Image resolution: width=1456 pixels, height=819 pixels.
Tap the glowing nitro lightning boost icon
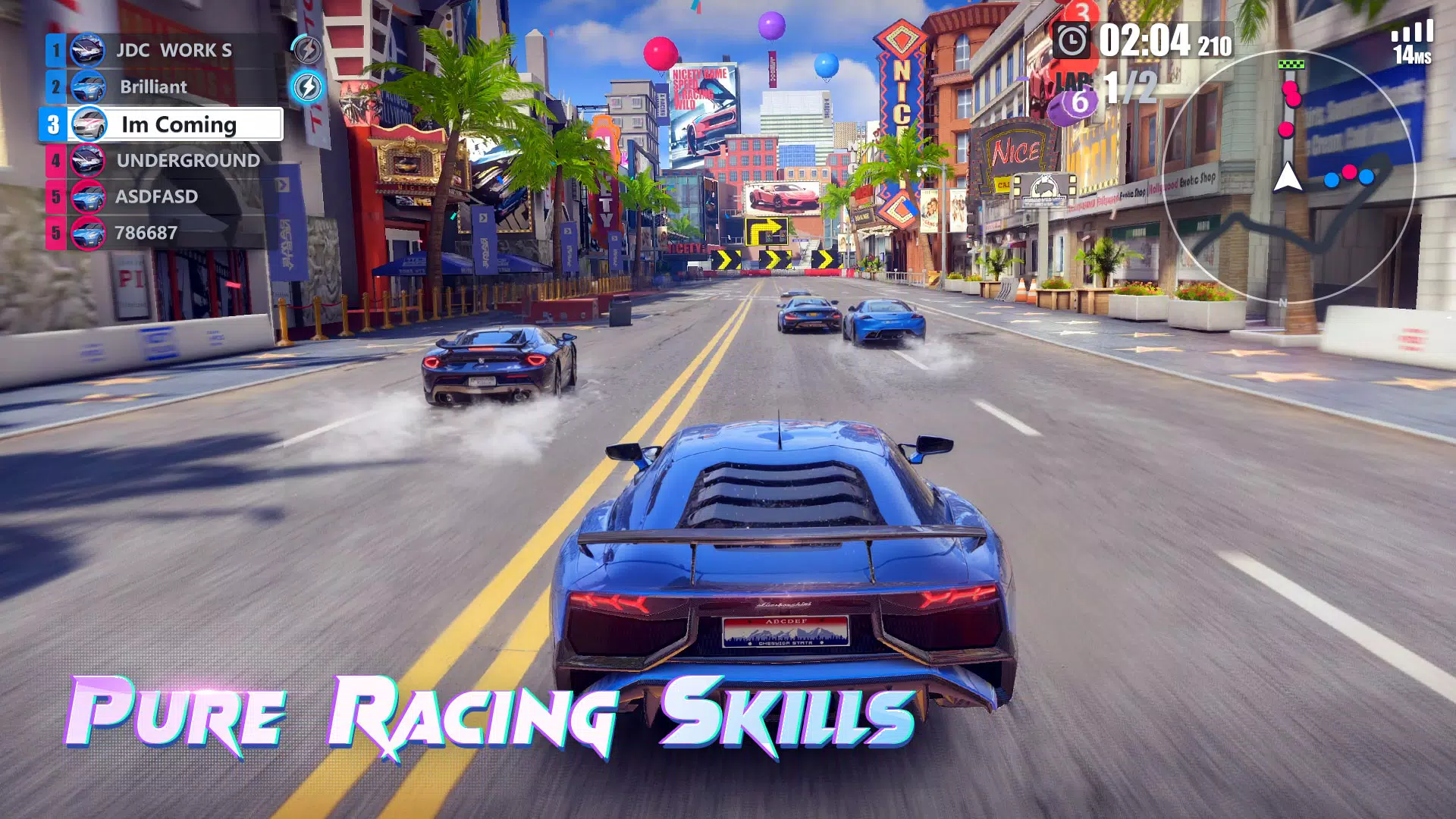[x=308, y=86]
